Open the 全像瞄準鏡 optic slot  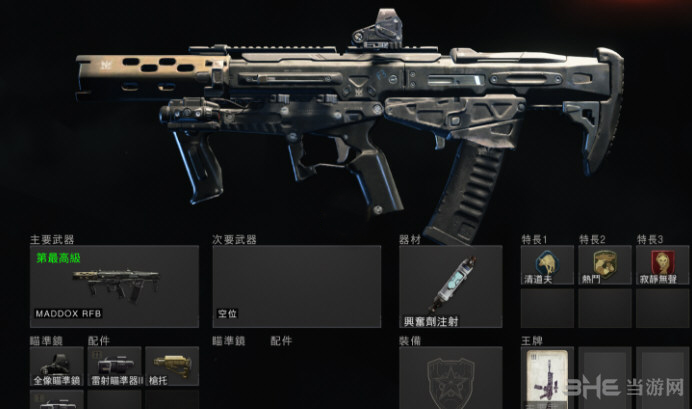click(56, 367)
